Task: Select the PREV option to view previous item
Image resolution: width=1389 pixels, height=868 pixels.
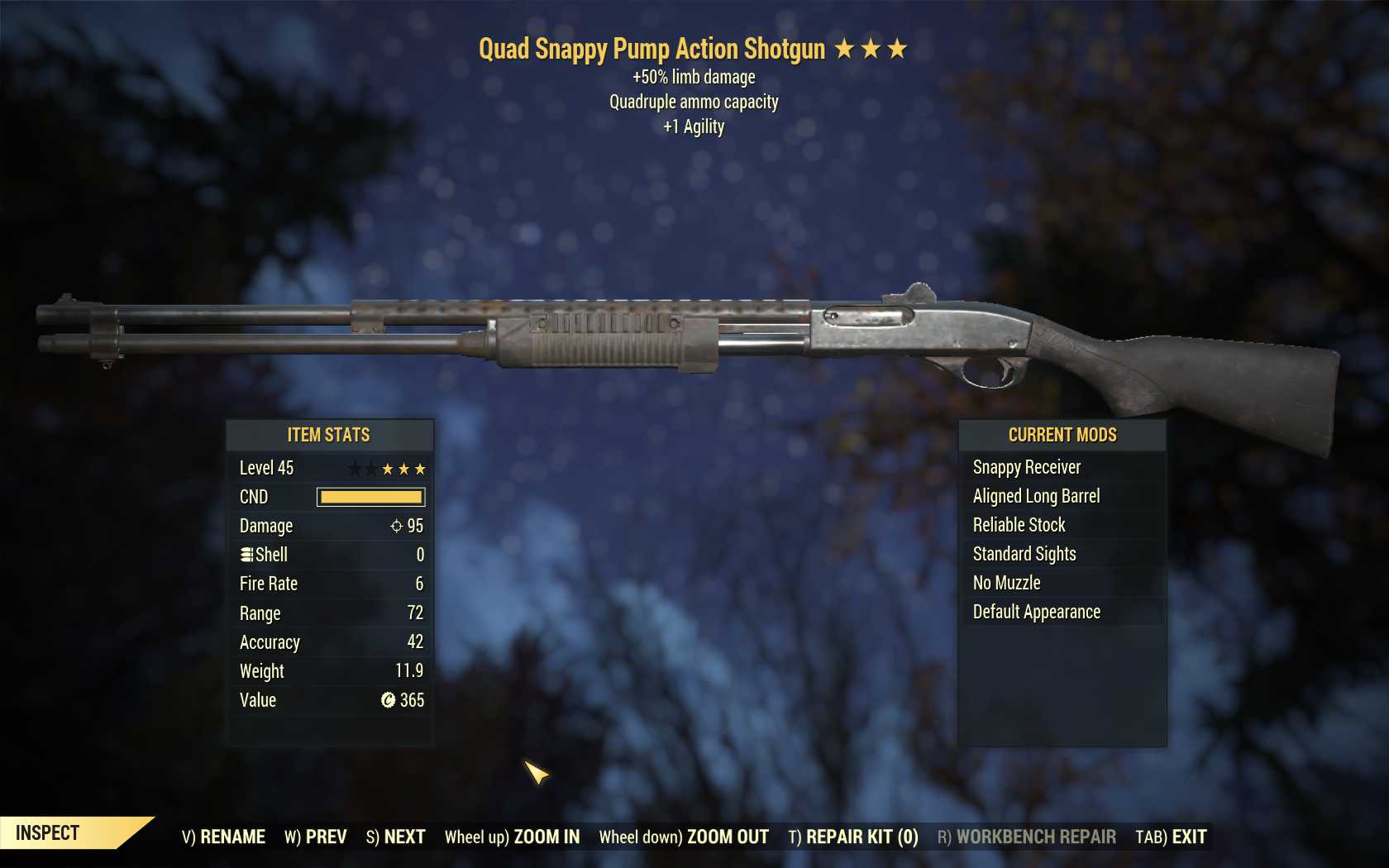Action: [x=316, y=836]
